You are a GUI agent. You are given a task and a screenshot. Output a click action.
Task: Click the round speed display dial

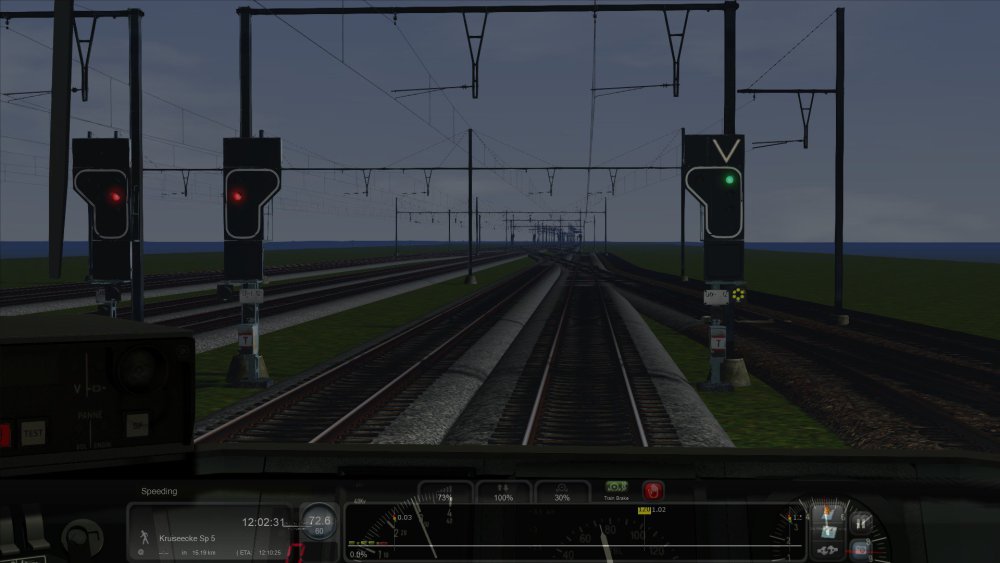pos(319,520)
